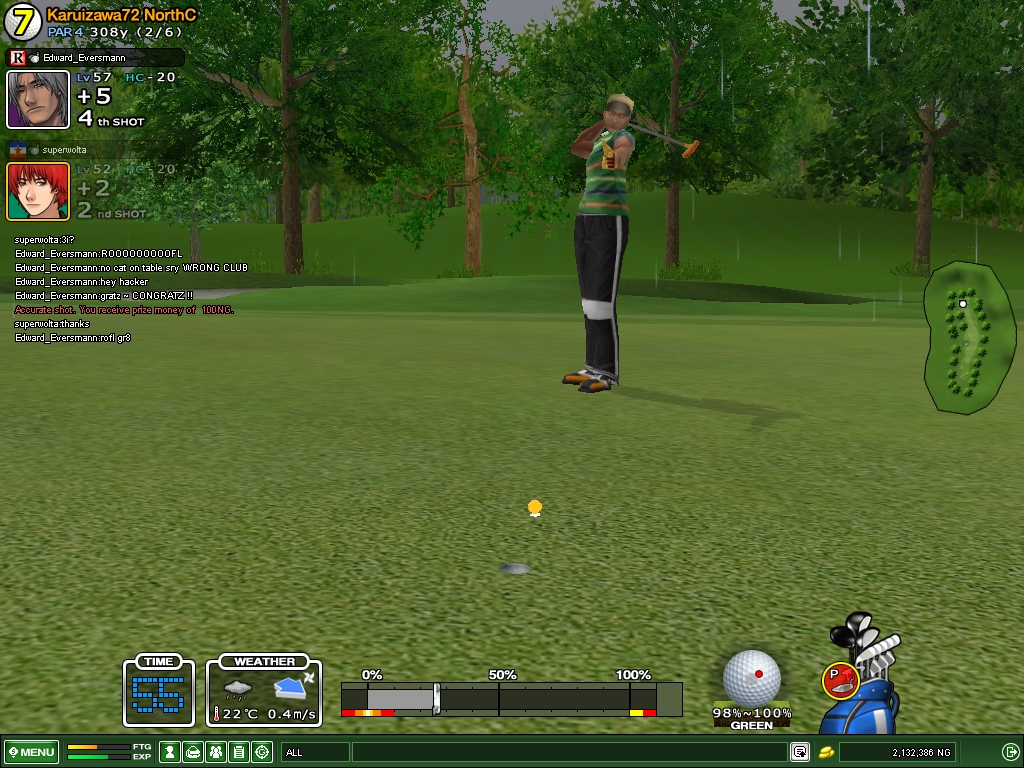The height and width of the screenshot is (768, 1024).
Task: Open the single-person profile icon
Action: click(x=170, y=752)
